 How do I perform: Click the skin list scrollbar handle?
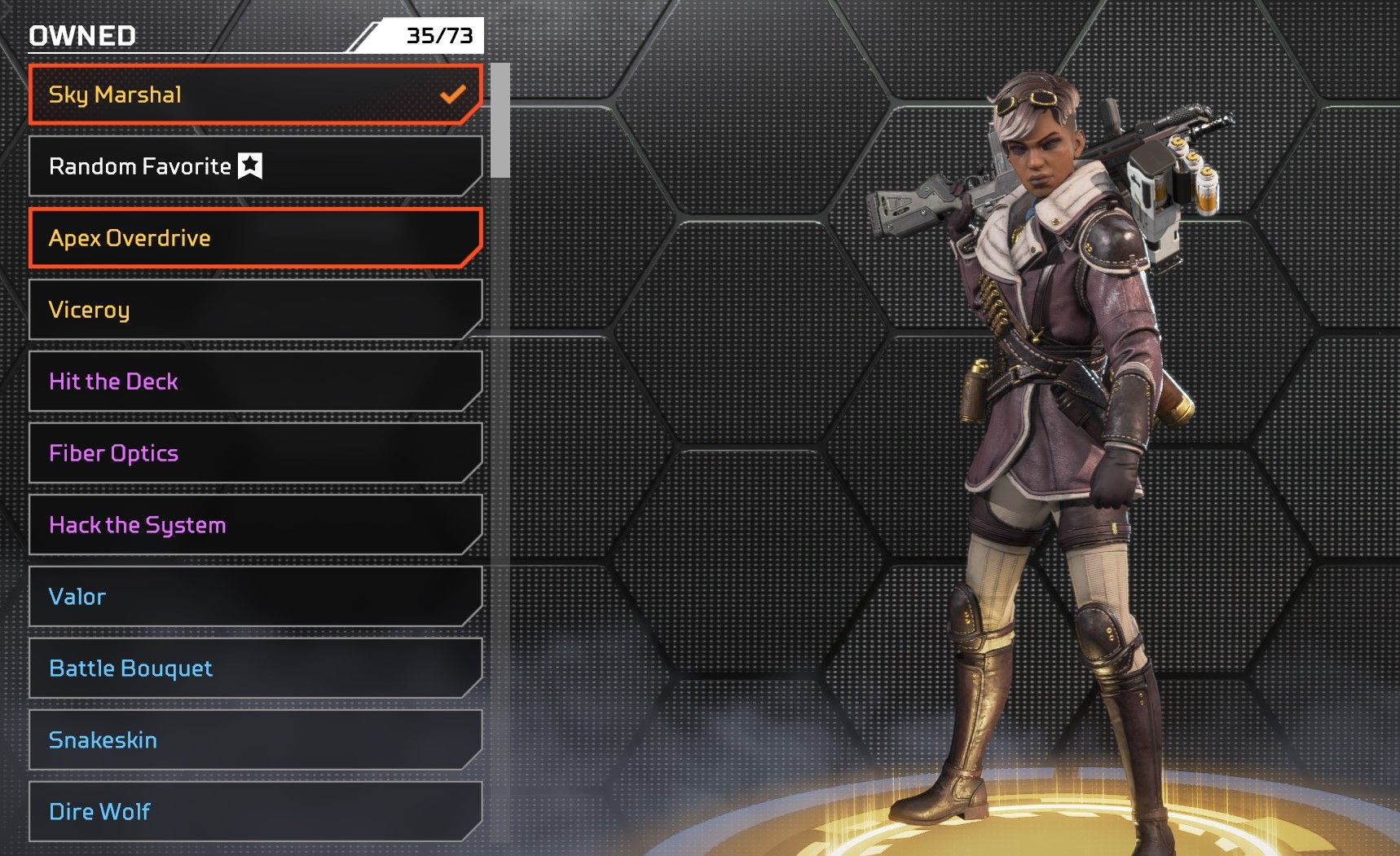(x=500, y=121)
